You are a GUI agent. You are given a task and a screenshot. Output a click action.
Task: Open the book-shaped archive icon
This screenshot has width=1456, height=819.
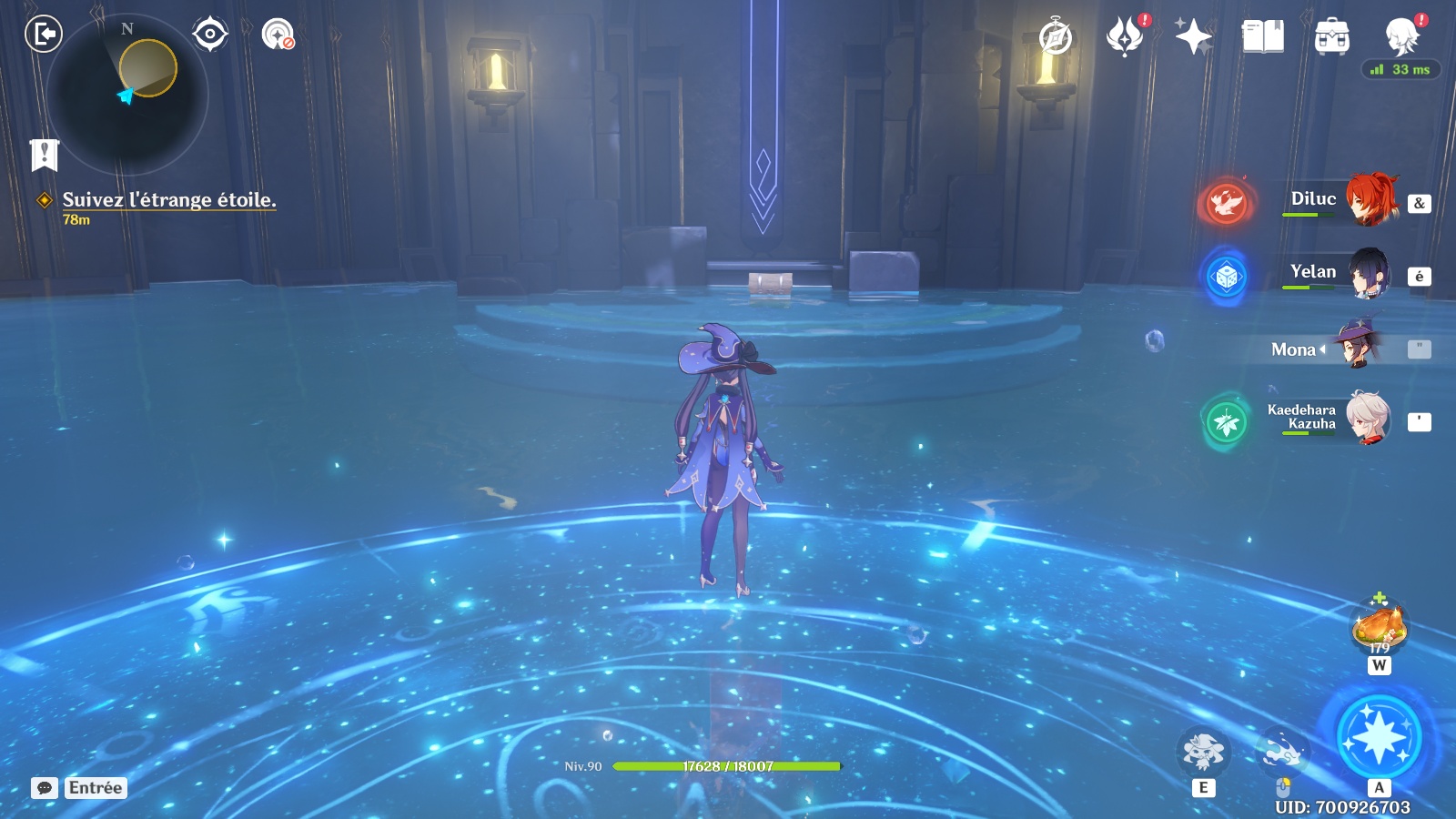tap(1262, 36)
